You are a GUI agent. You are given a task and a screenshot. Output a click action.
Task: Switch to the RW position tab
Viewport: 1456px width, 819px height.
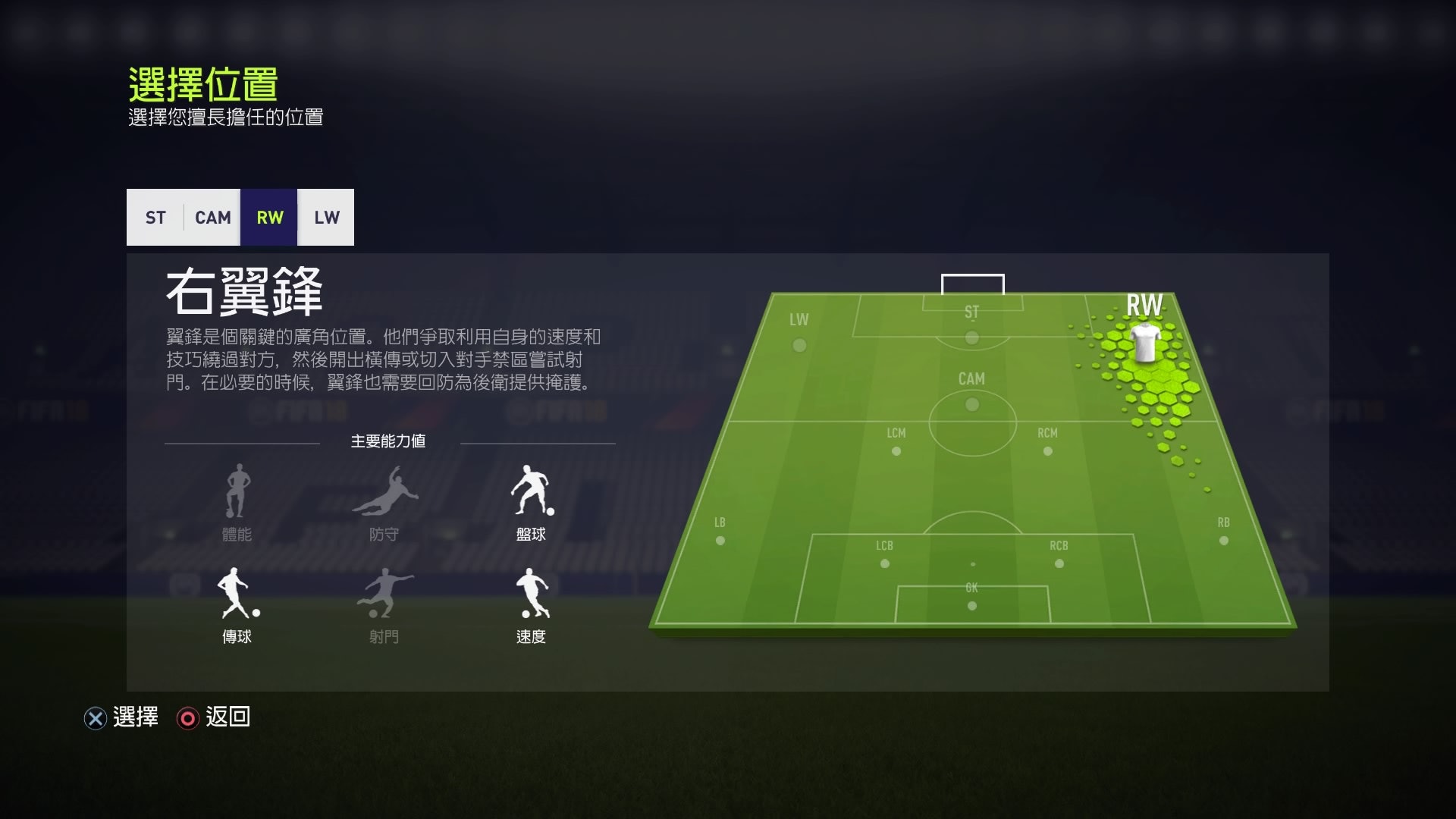(269, 218)
